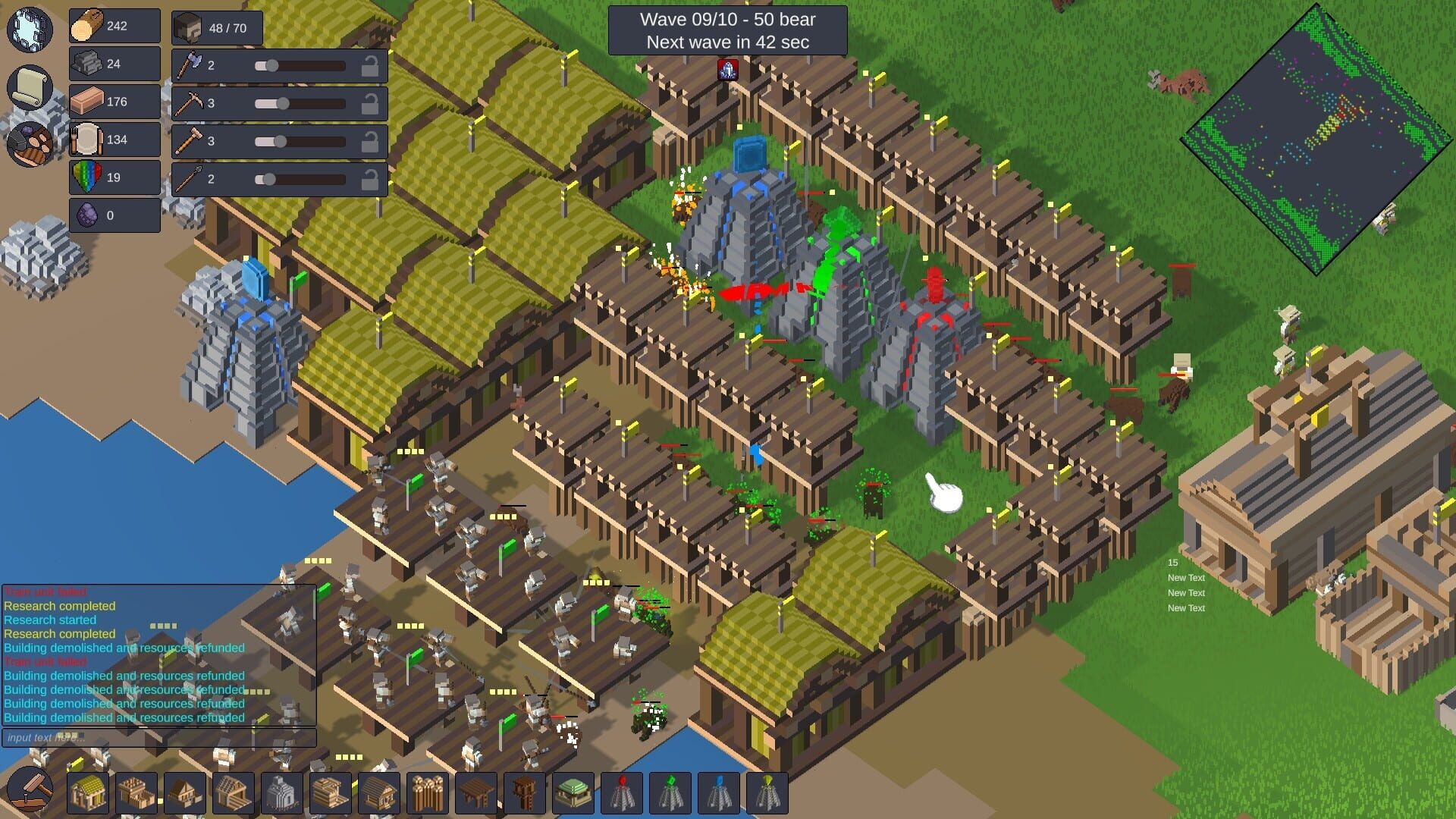Image resolution: width=1456 pixels, height=819 pixels.
Task: Open the wood resource counter showing 242
Action: point(114,25)
